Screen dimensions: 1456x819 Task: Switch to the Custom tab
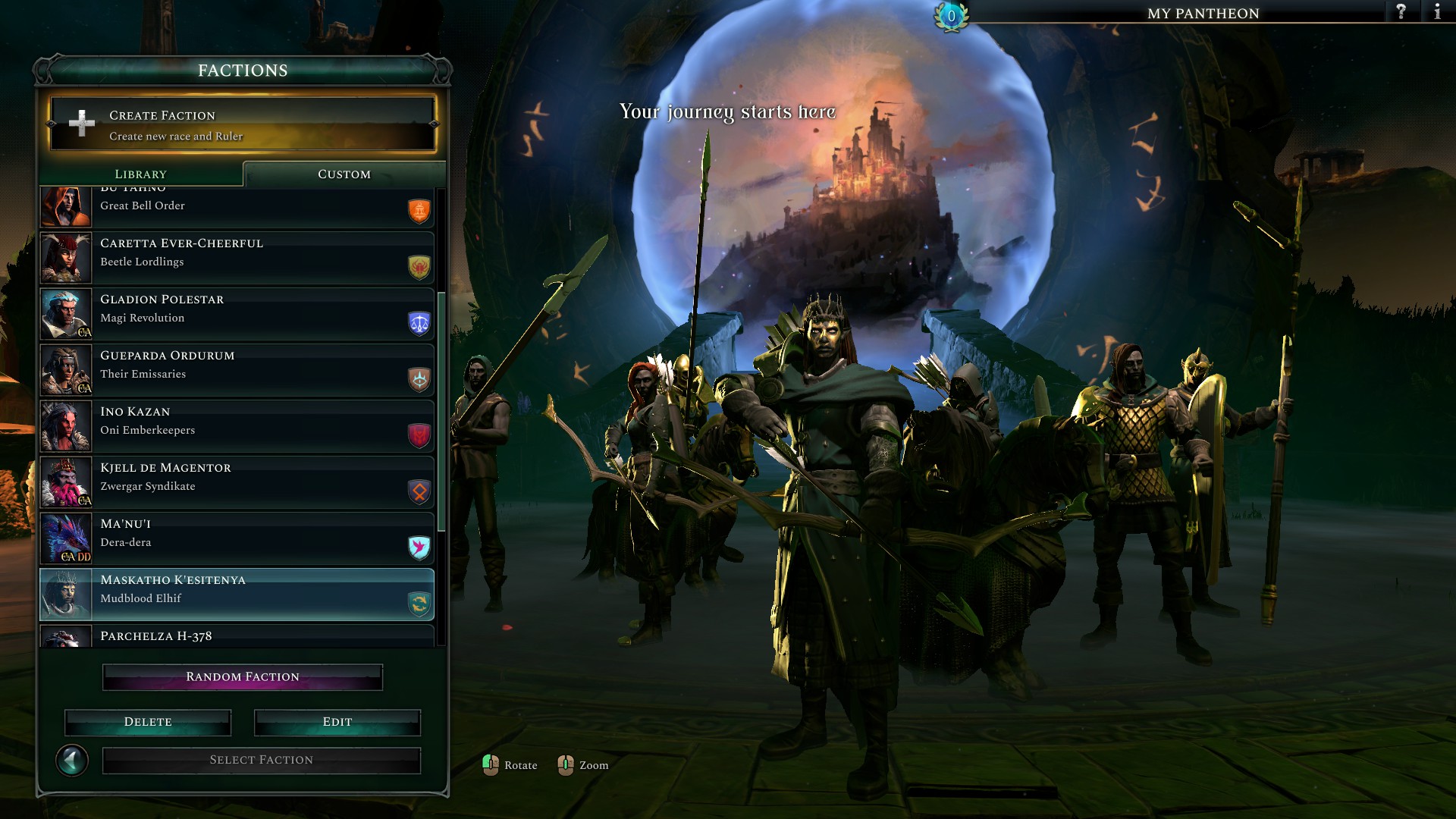(344, 174)
